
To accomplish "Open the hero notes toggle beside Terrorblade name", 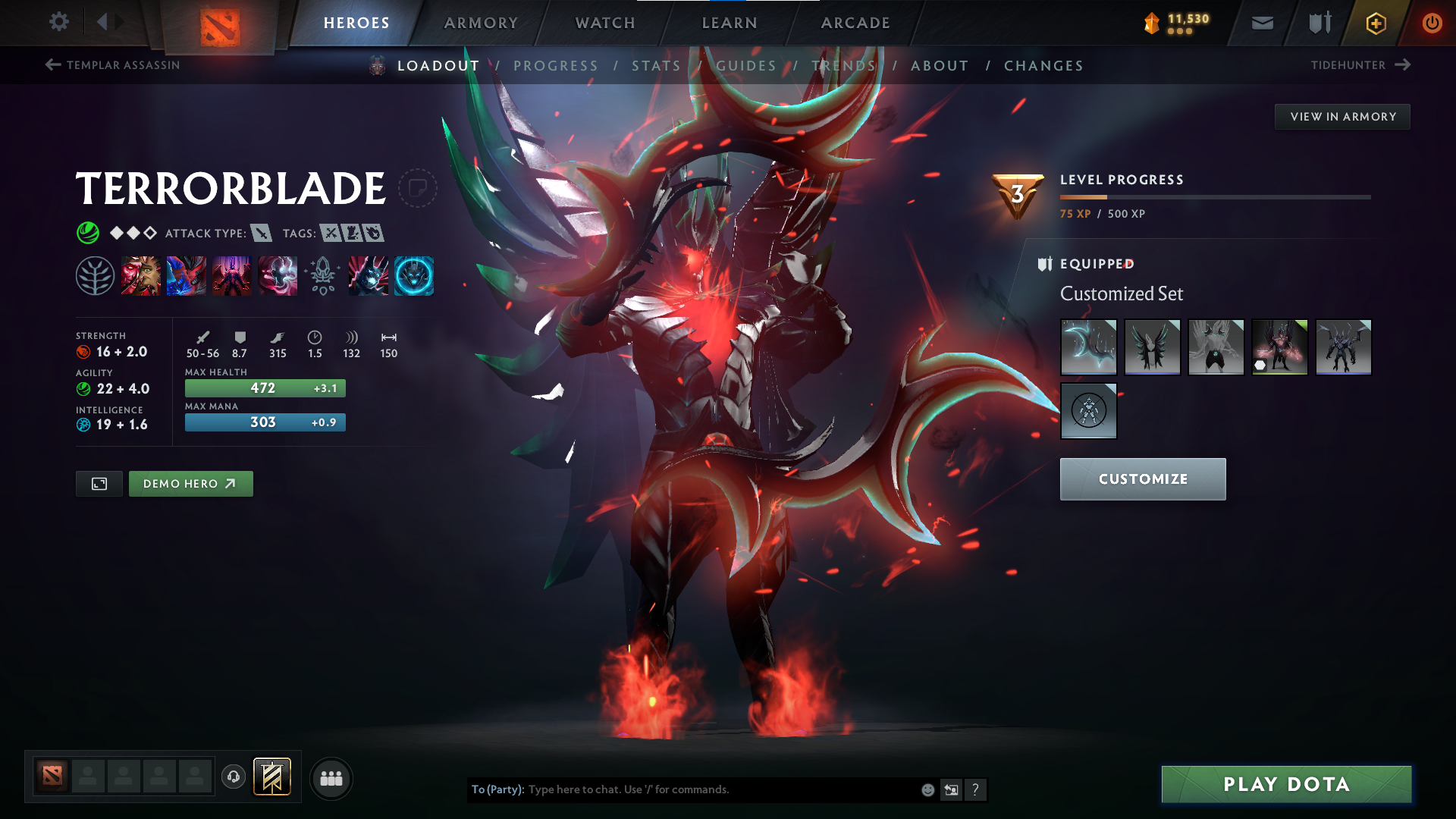I will pyautogui.click(x=417, y=187).
